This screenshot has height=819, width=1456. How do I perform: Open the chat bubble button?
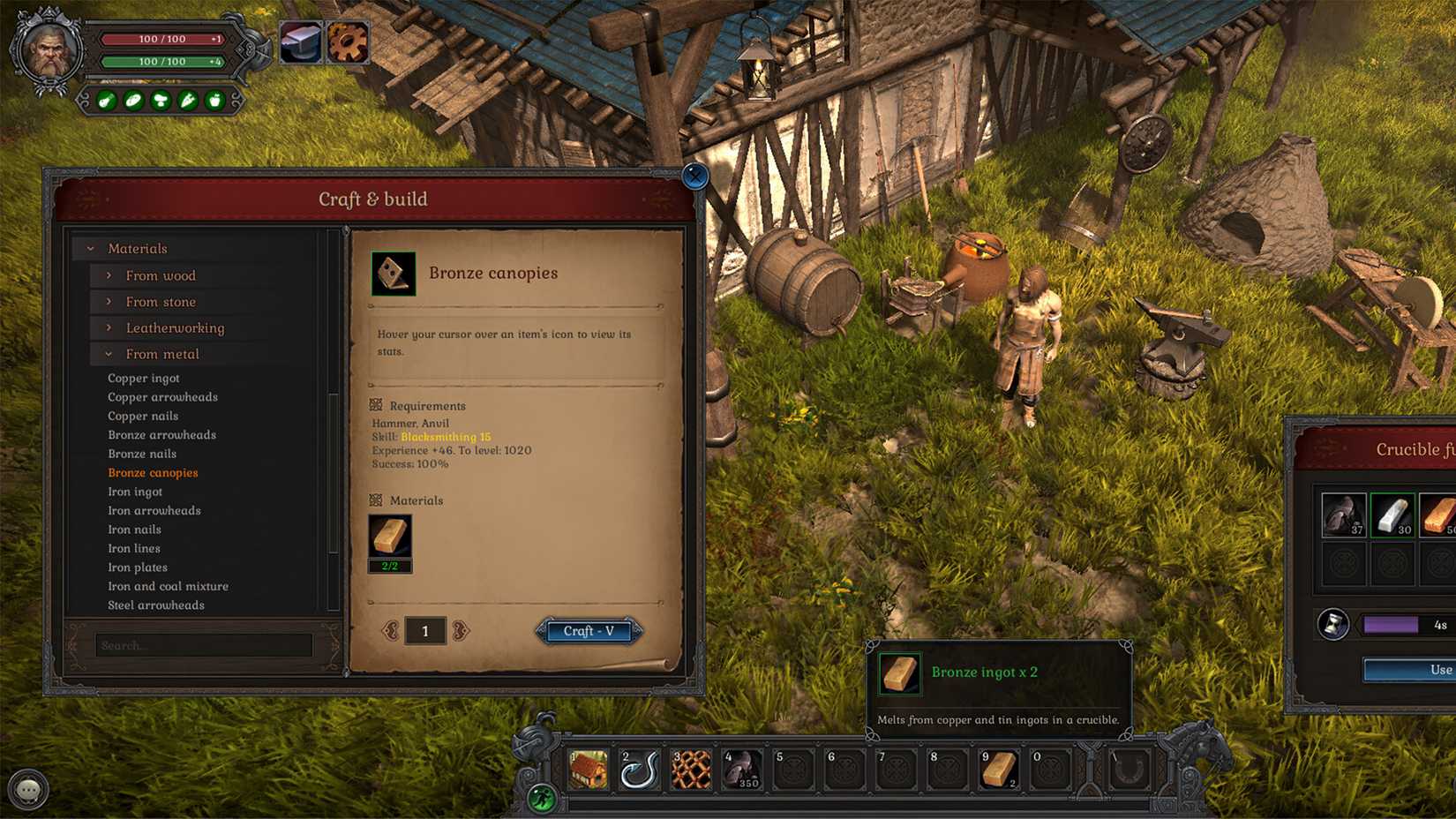(28, 788)
